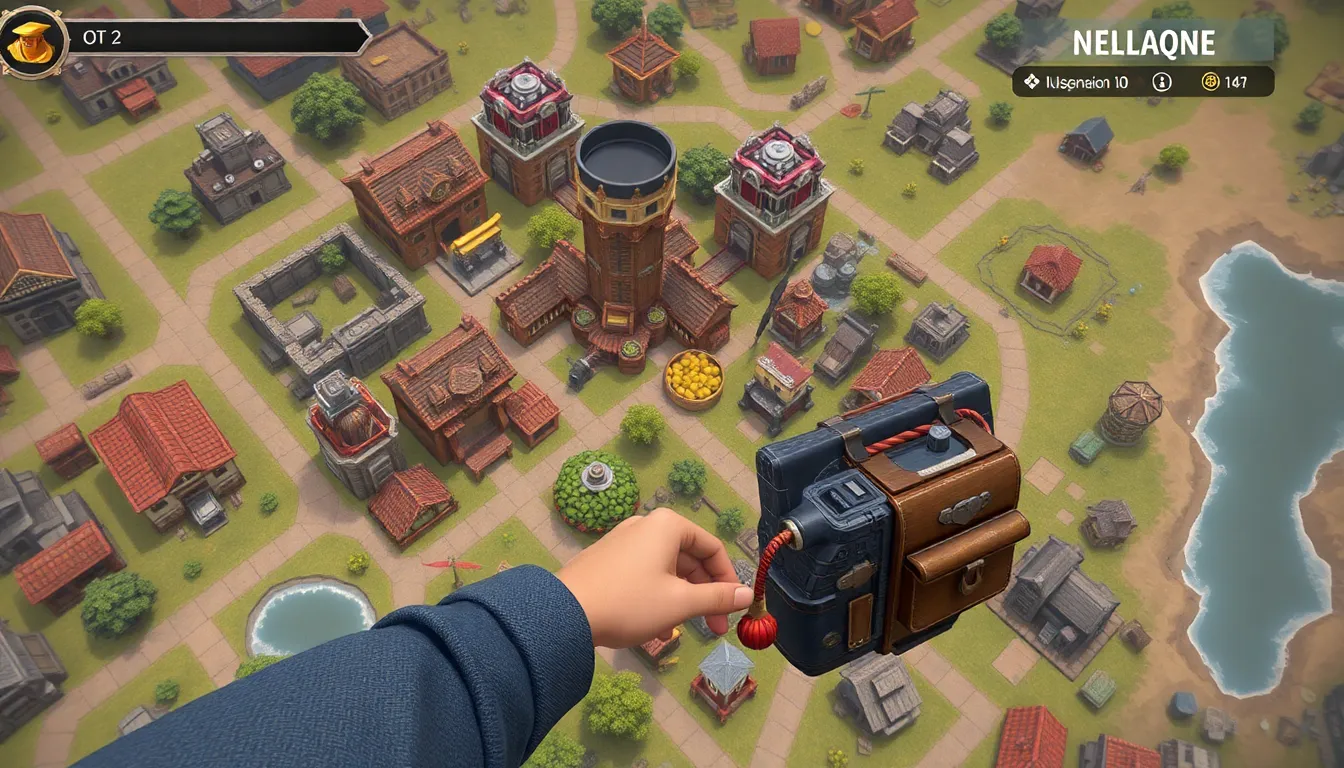Select the NELLAQNE title banner
1344x768 pixels.
click(1143, 43)
